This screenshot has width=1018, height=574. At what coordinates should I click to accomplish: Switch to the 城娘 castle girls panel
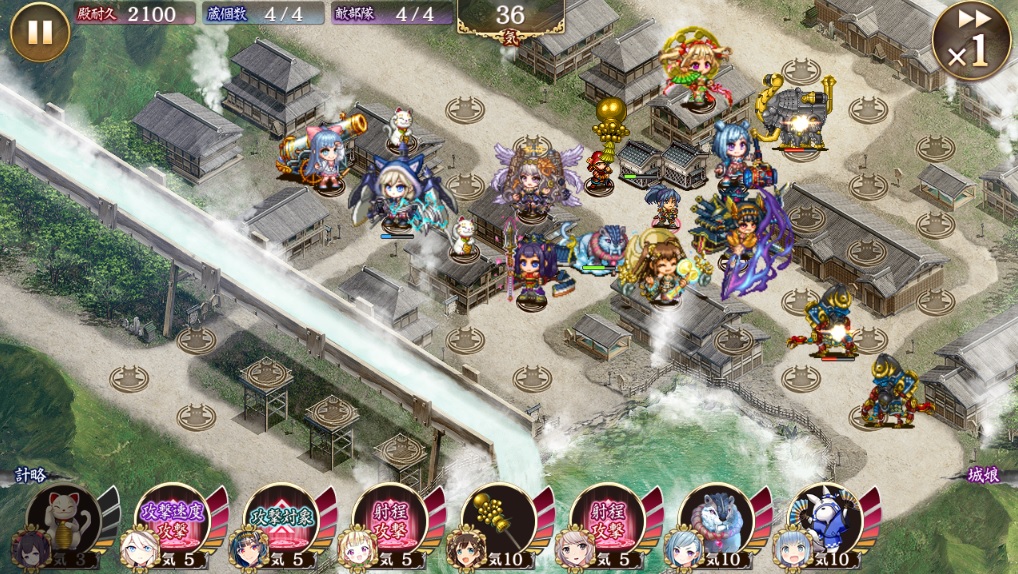pos(984,477)
